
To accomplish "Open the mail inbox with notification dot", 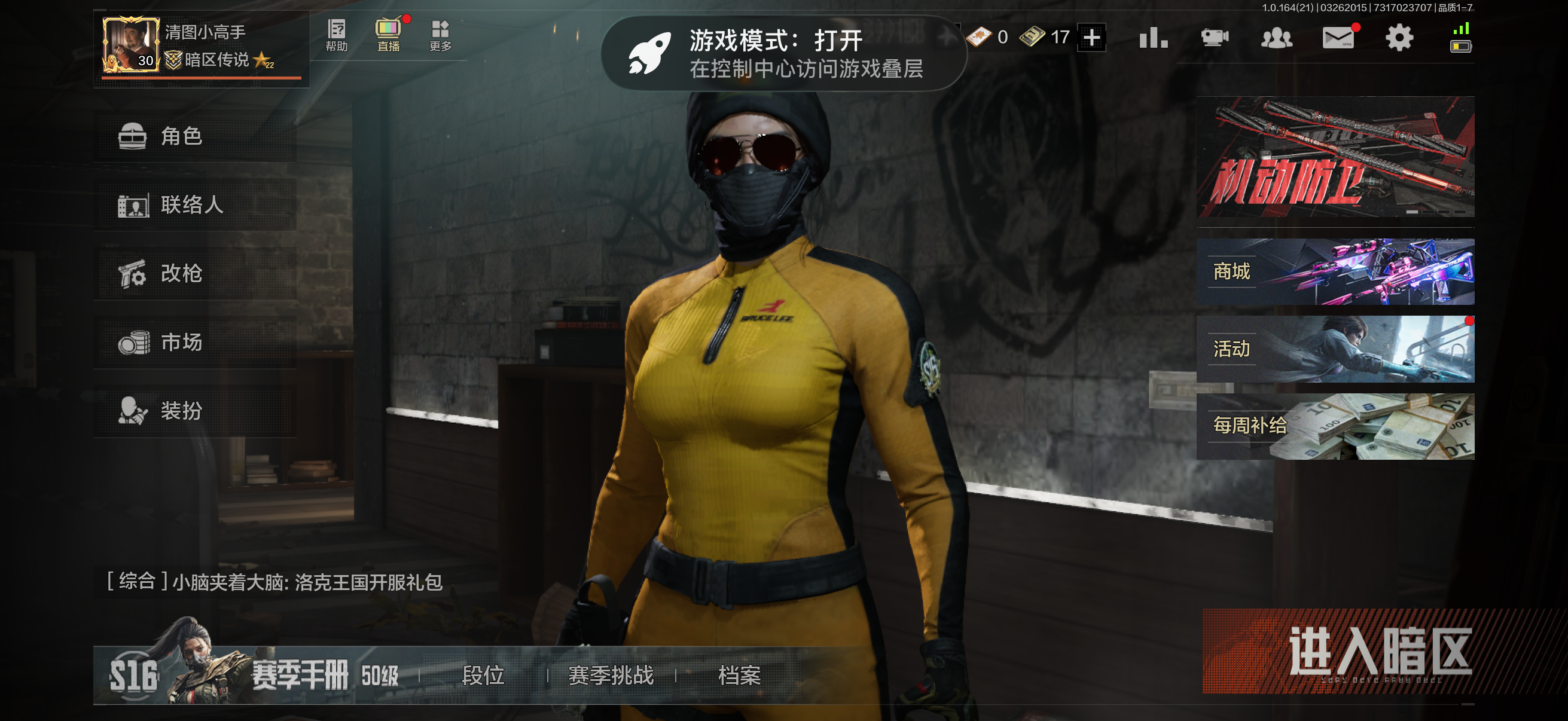I will [x=1340, y=38].
